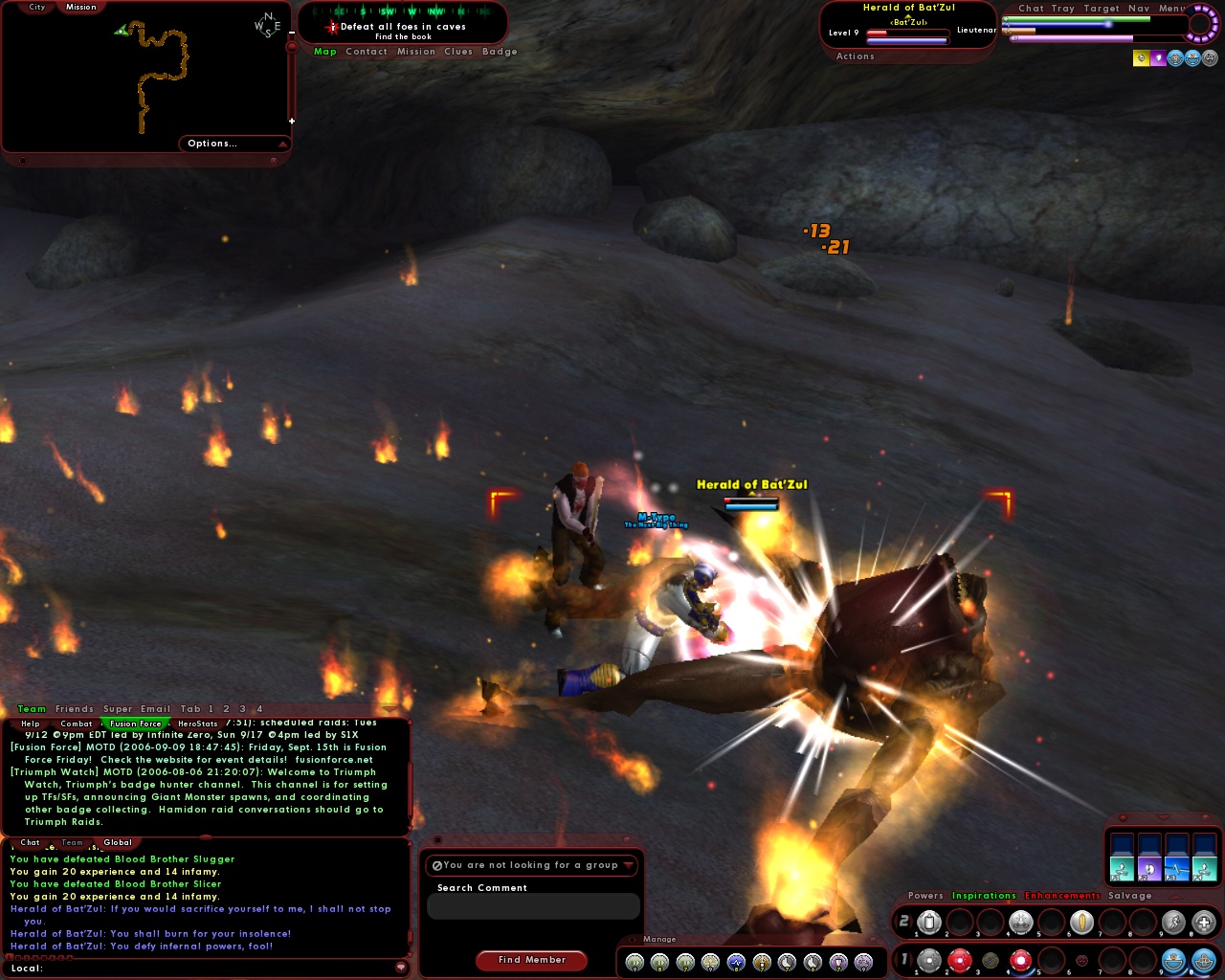Switch to the Global chat tab

(x=118, y=842)
